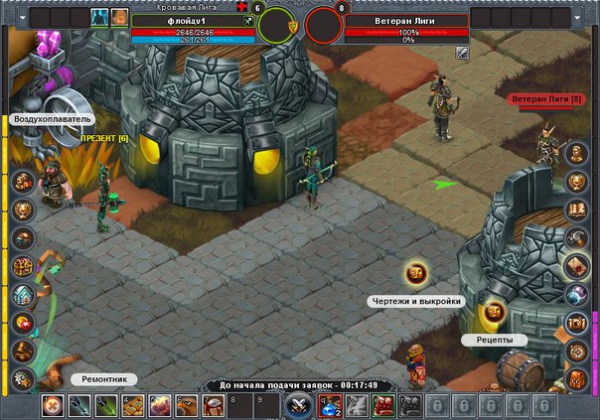Open the trophy cup icon on left sidebar
Screen dimensions: 600x420
[x=23, y=210]
